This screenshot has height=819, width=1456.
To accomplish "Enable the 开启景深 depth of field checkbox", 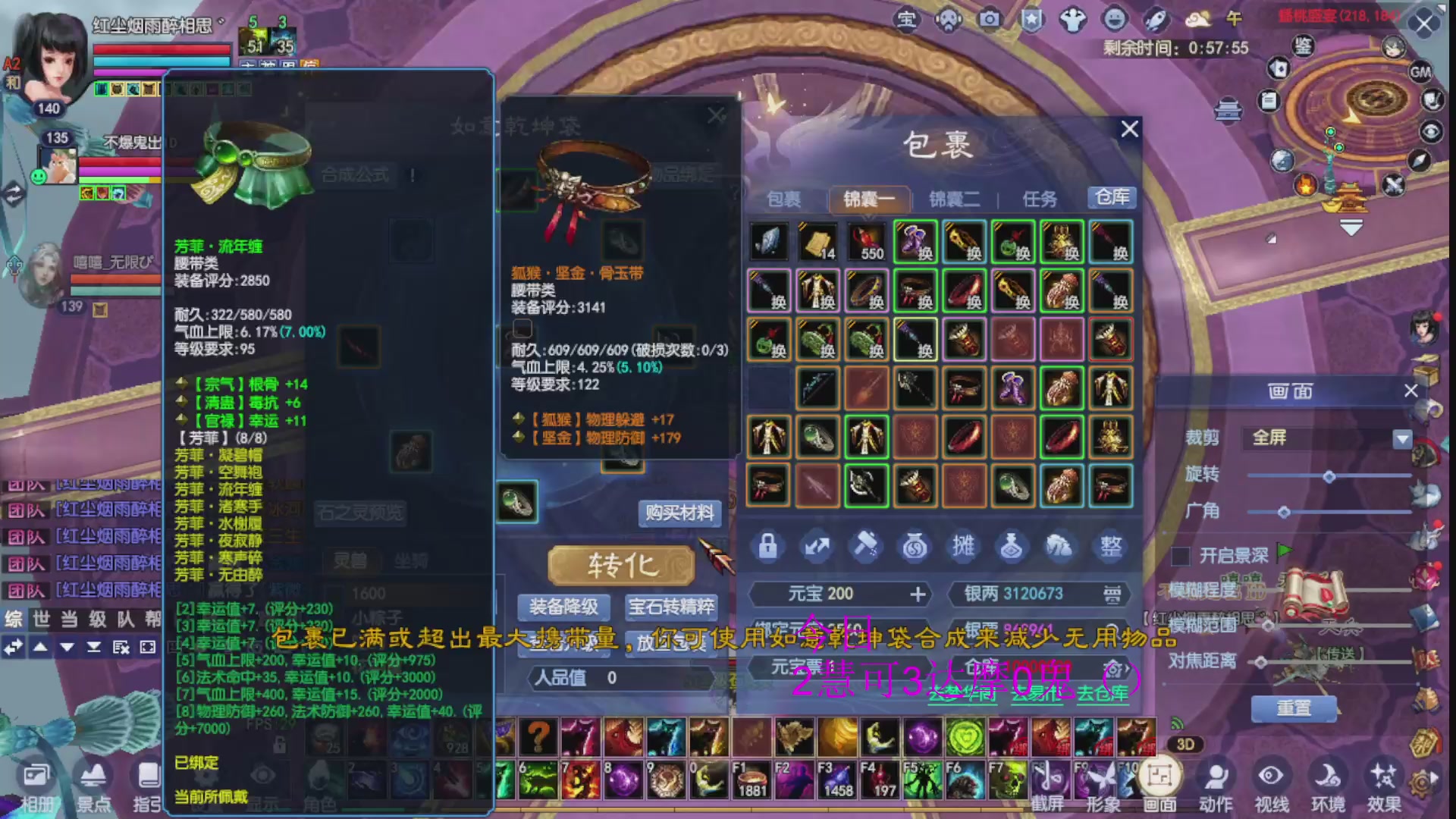I will click(x=1180, y=556).
